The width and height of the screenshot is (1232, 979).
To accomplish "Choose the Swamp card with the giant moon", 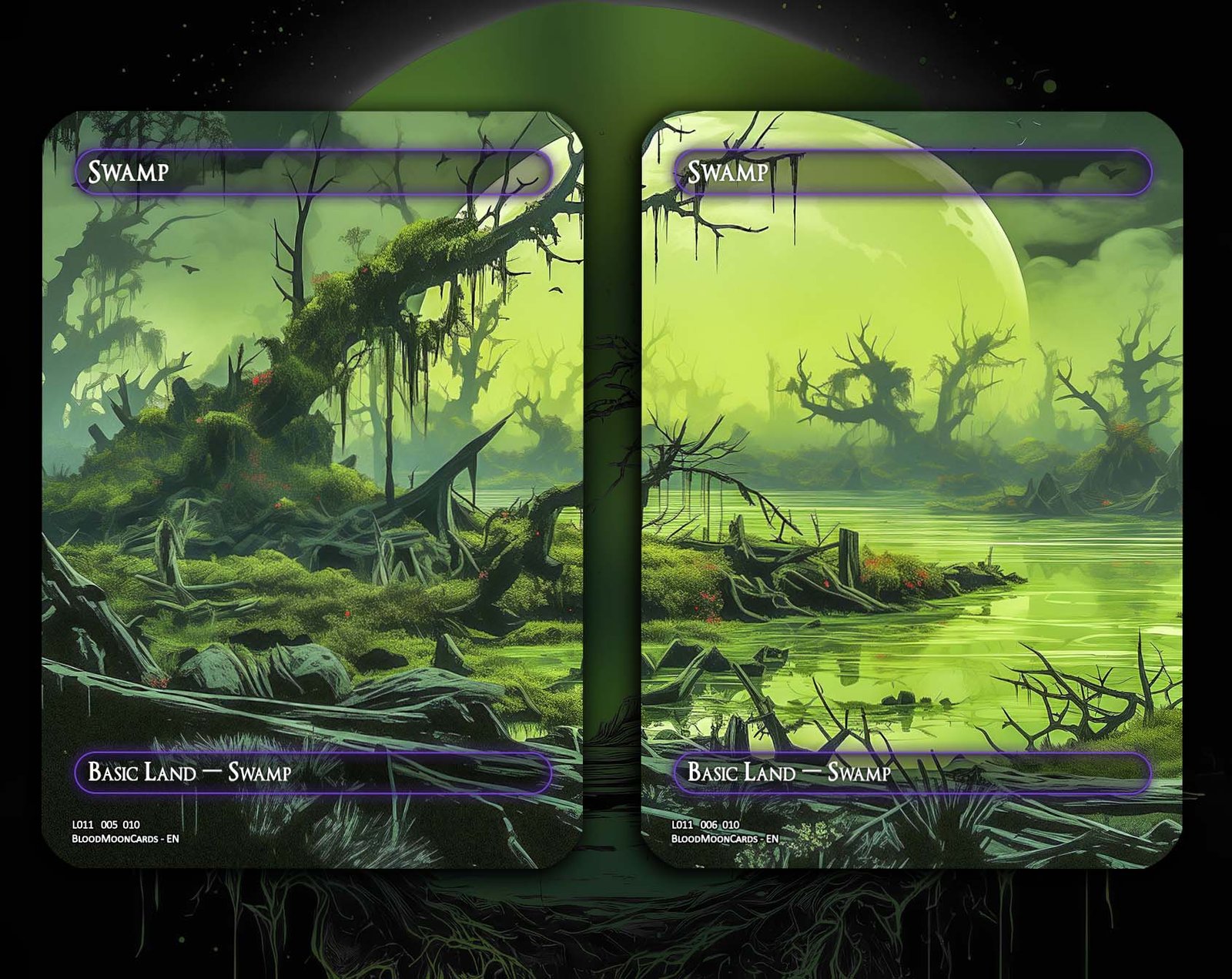I will 912,490.
